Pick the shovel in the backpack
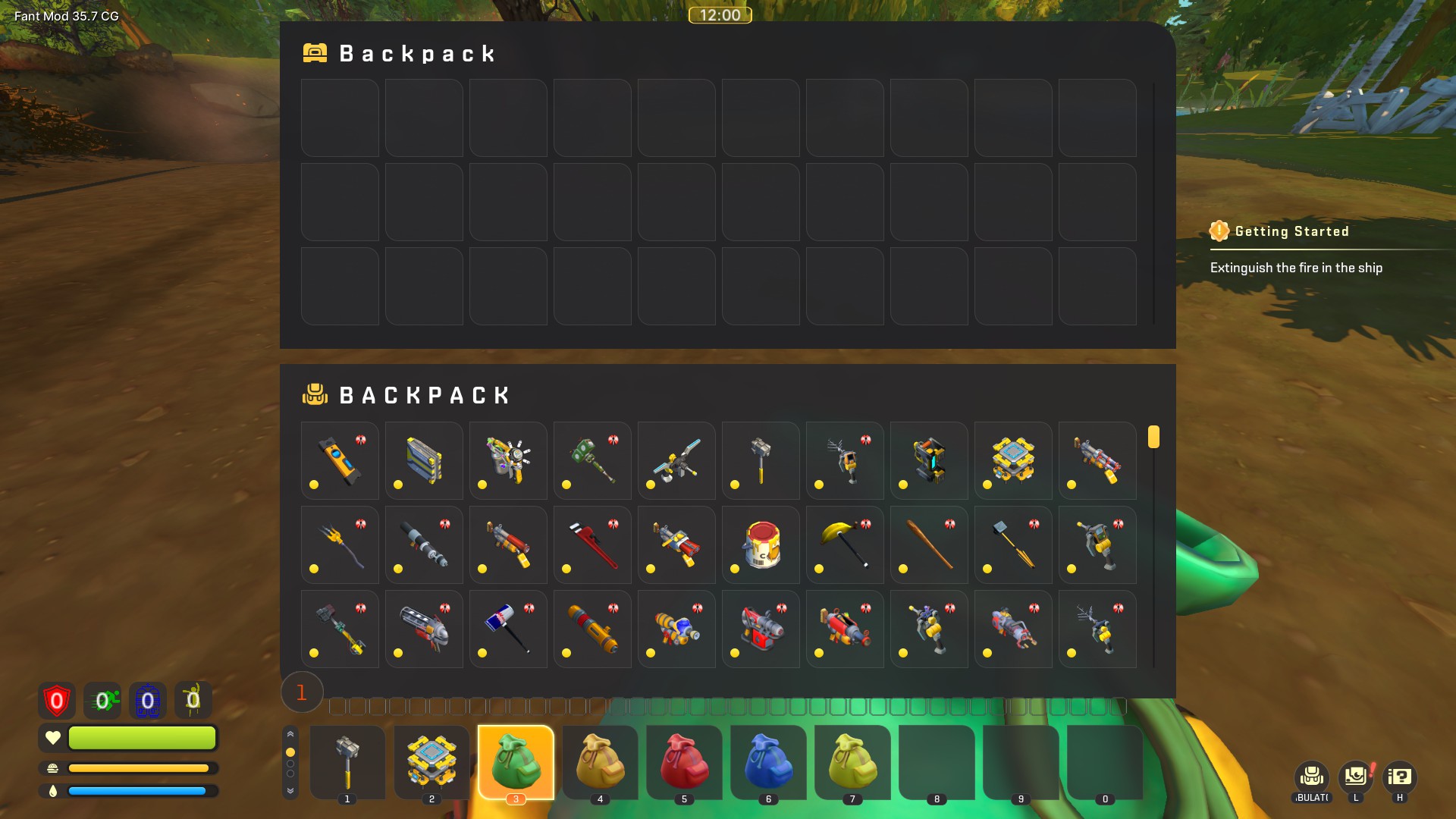1456x819 pixels. point(1013,544)
